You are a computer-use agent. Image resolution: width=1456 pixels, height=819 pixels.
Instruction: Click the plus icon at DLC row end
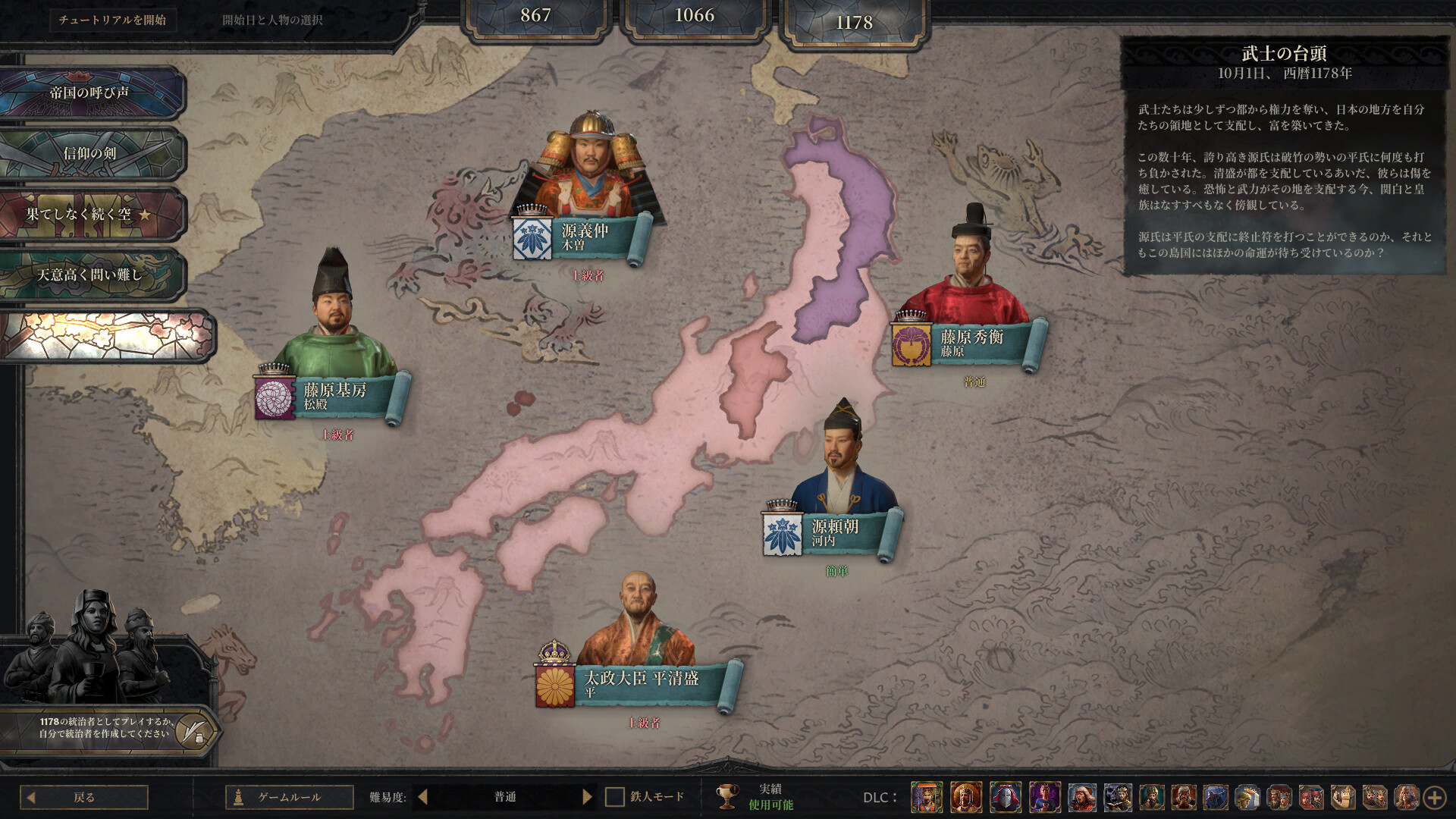click(1435, 797)
